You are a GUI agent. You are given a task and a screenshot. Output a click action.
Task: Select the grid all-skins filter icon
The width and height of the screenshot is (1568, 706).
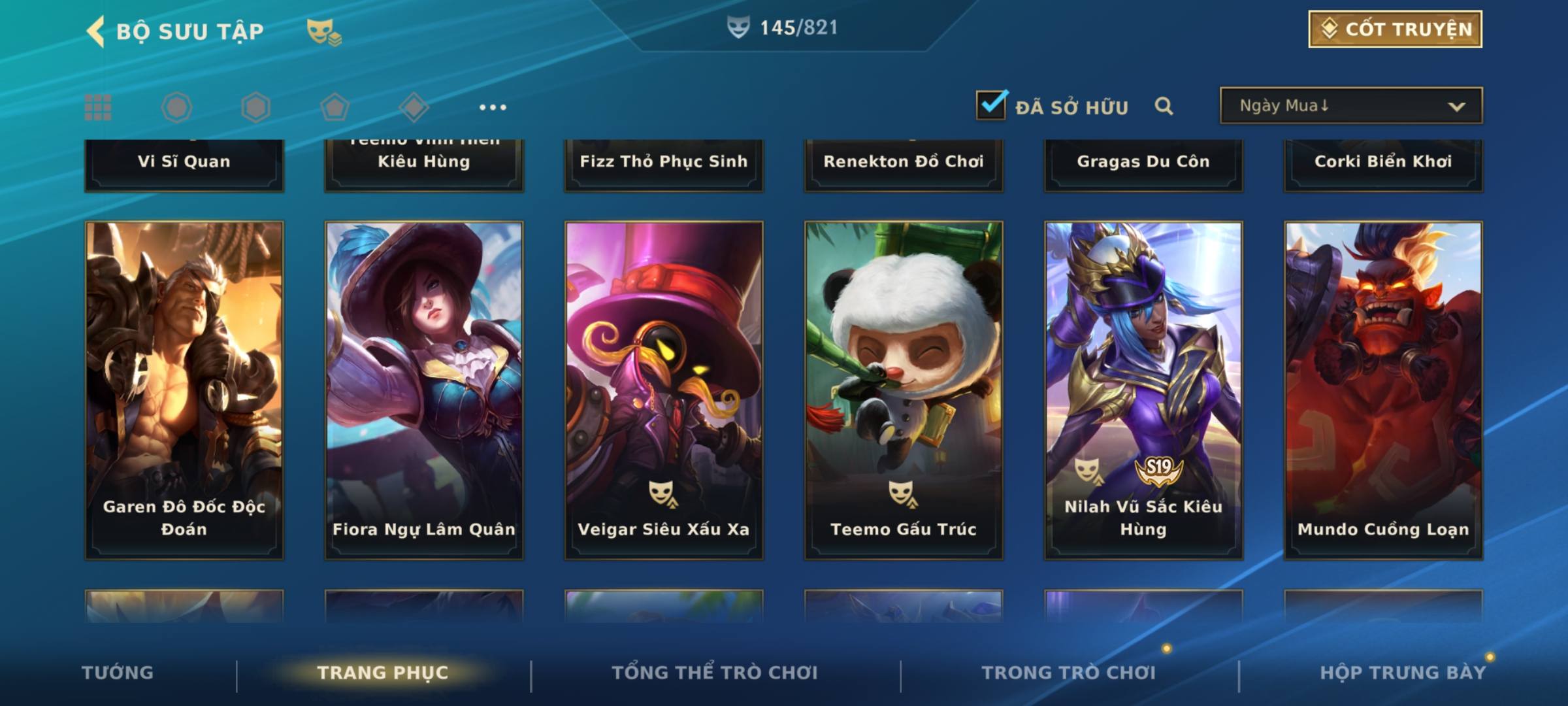[x=98, y=107]
